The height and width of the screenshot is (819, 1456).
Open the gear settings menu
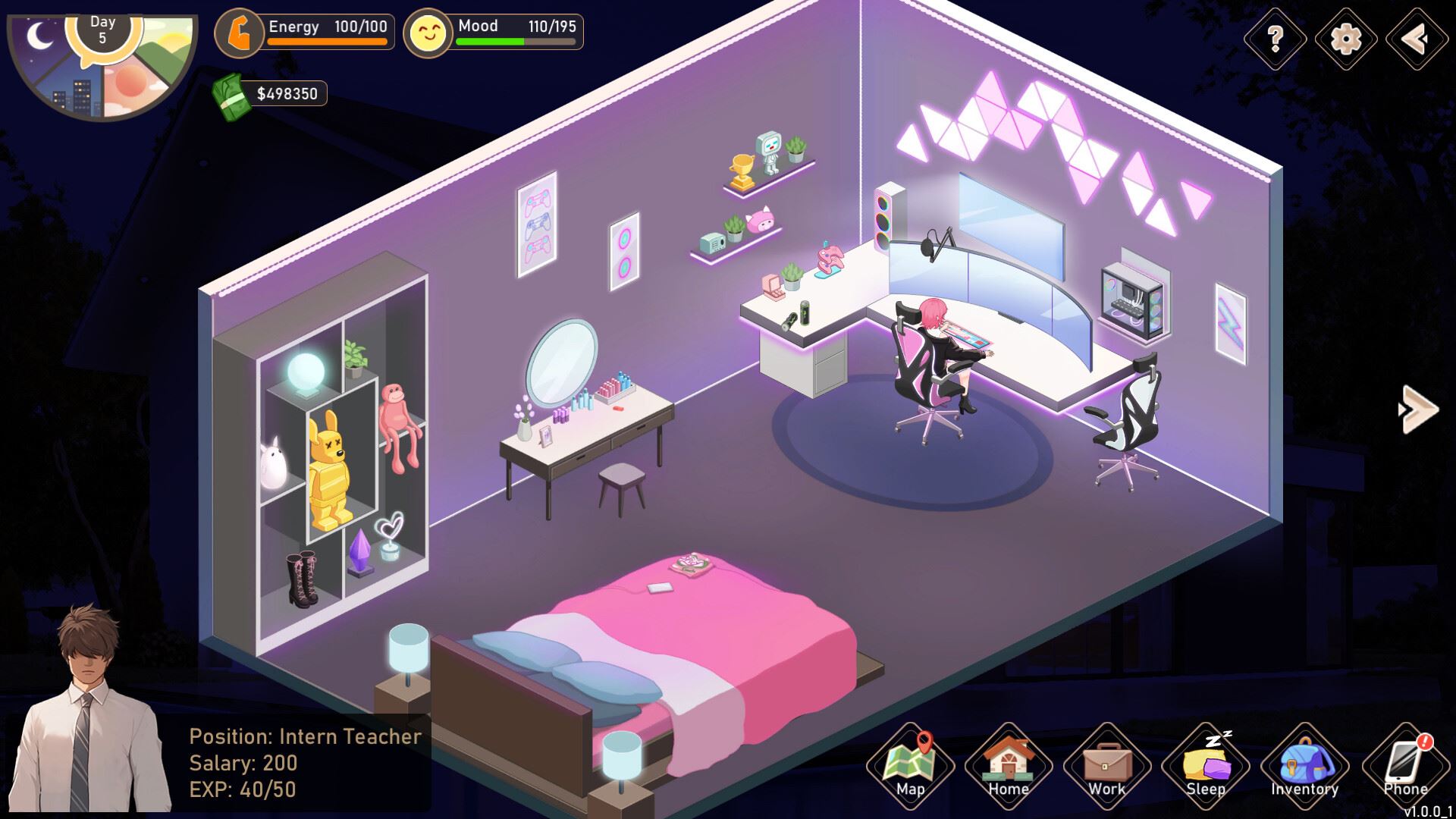(1346, 38)
